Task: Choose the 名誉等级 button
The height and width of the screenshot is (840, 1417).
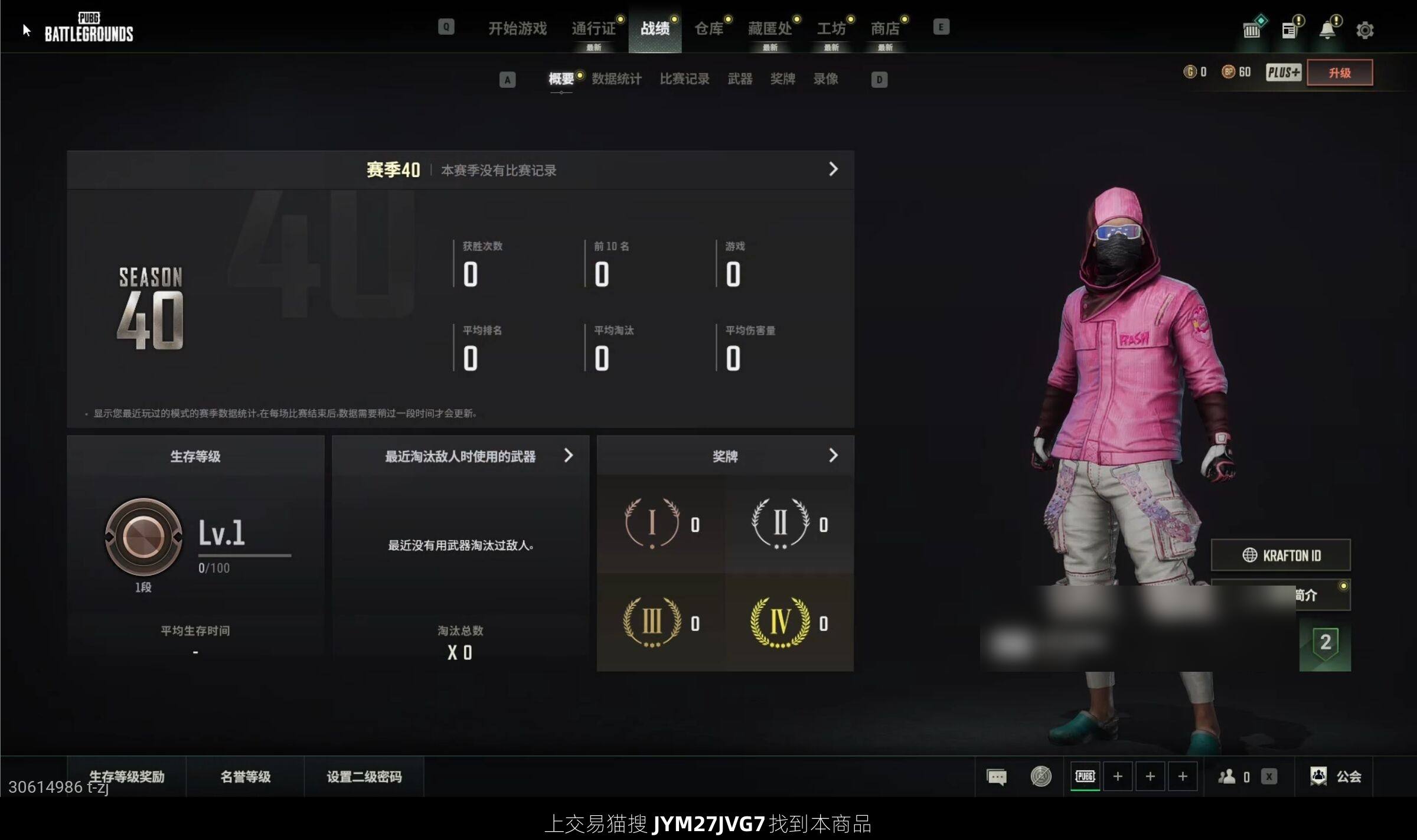Action: pos(246,777)
